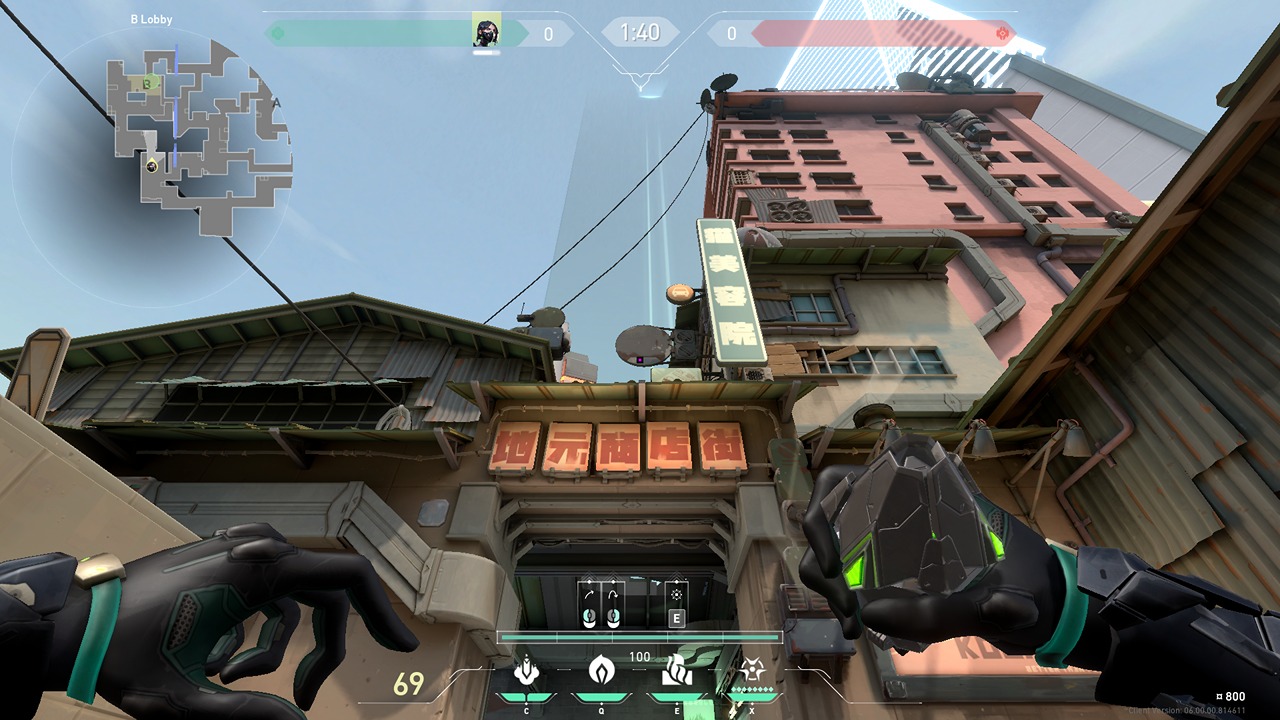Screen dimensions: 1280x720
Task: Choose the Toxic Screen ability icon
Action: (x=673, y=670)
